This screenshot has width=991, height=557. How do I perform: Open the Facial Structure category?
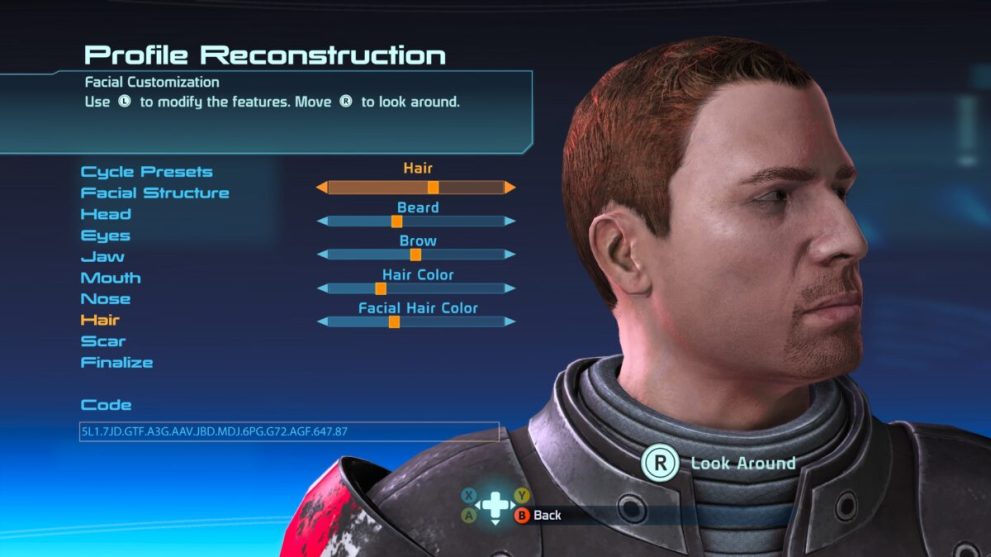[x=155, y=193]
